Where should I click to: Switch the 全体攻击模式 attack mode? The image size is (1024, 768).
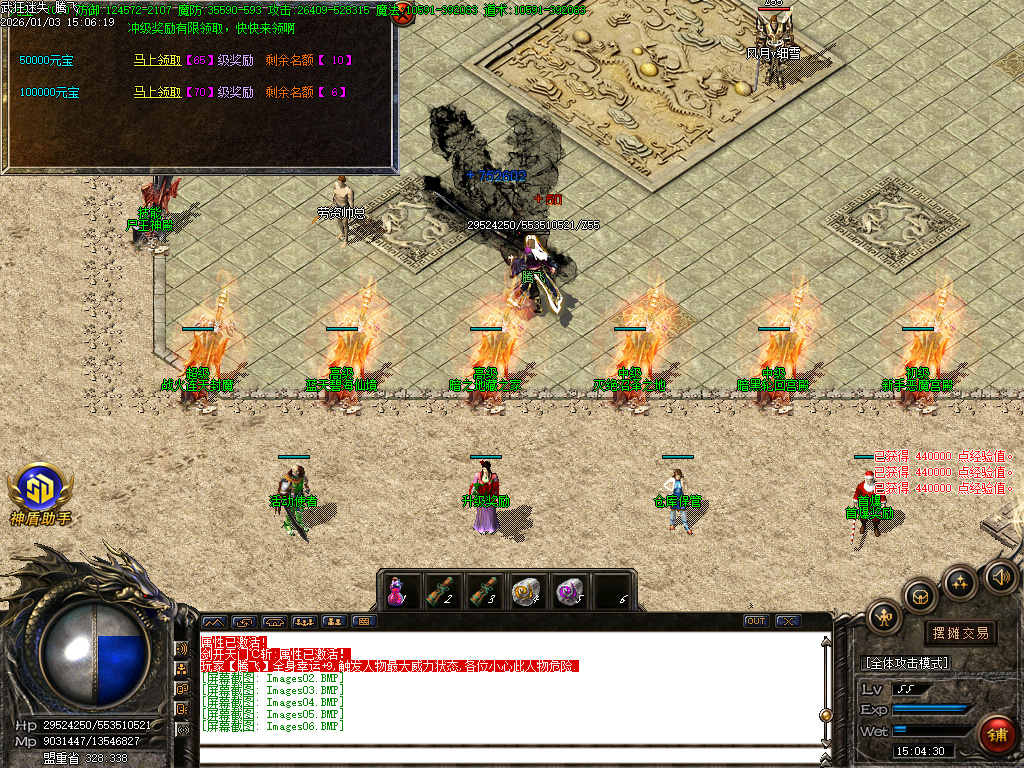click(x=905, y=663)
